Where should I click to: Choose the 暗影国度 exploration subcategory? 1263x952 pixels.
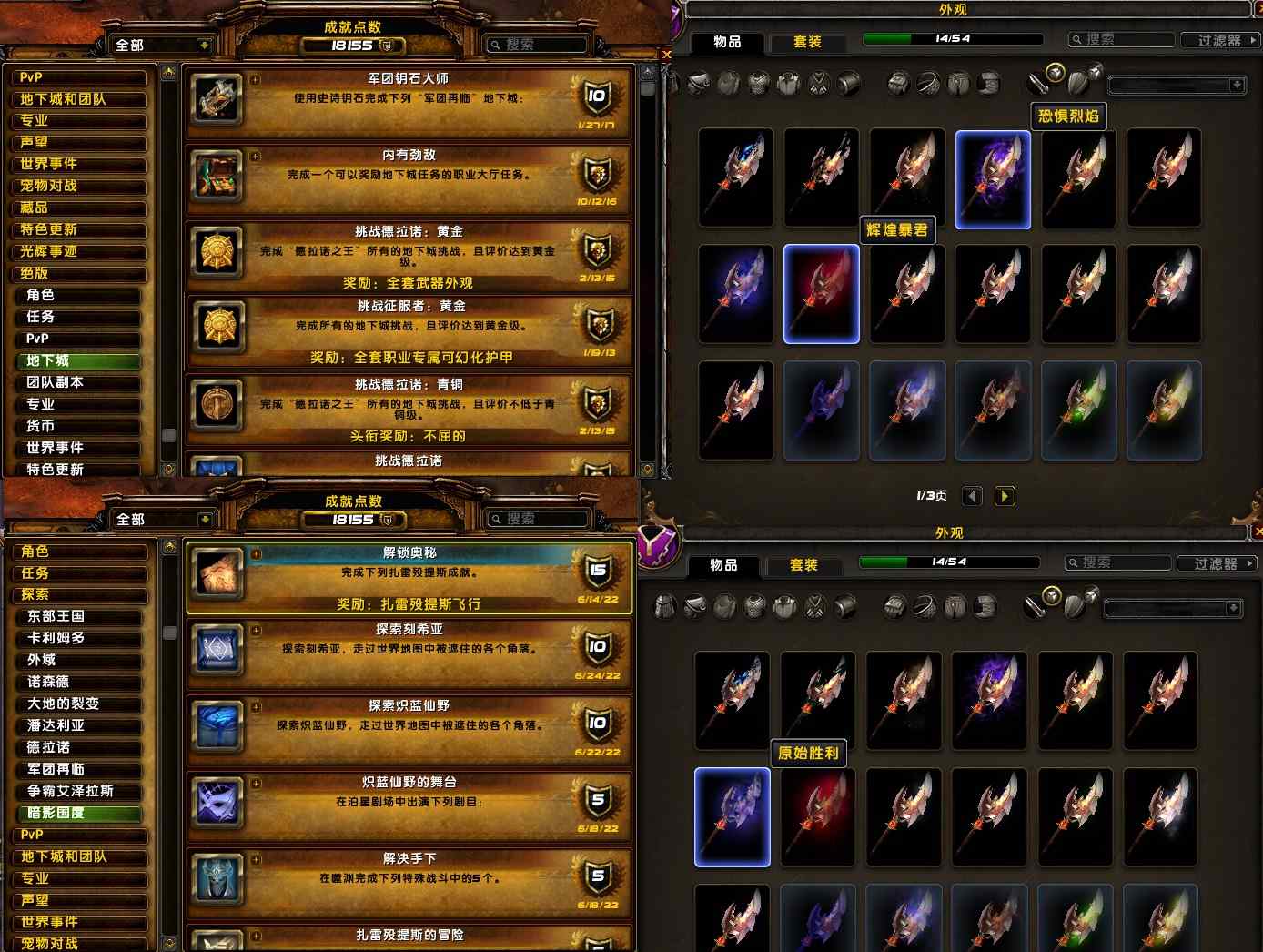[82, 813]
